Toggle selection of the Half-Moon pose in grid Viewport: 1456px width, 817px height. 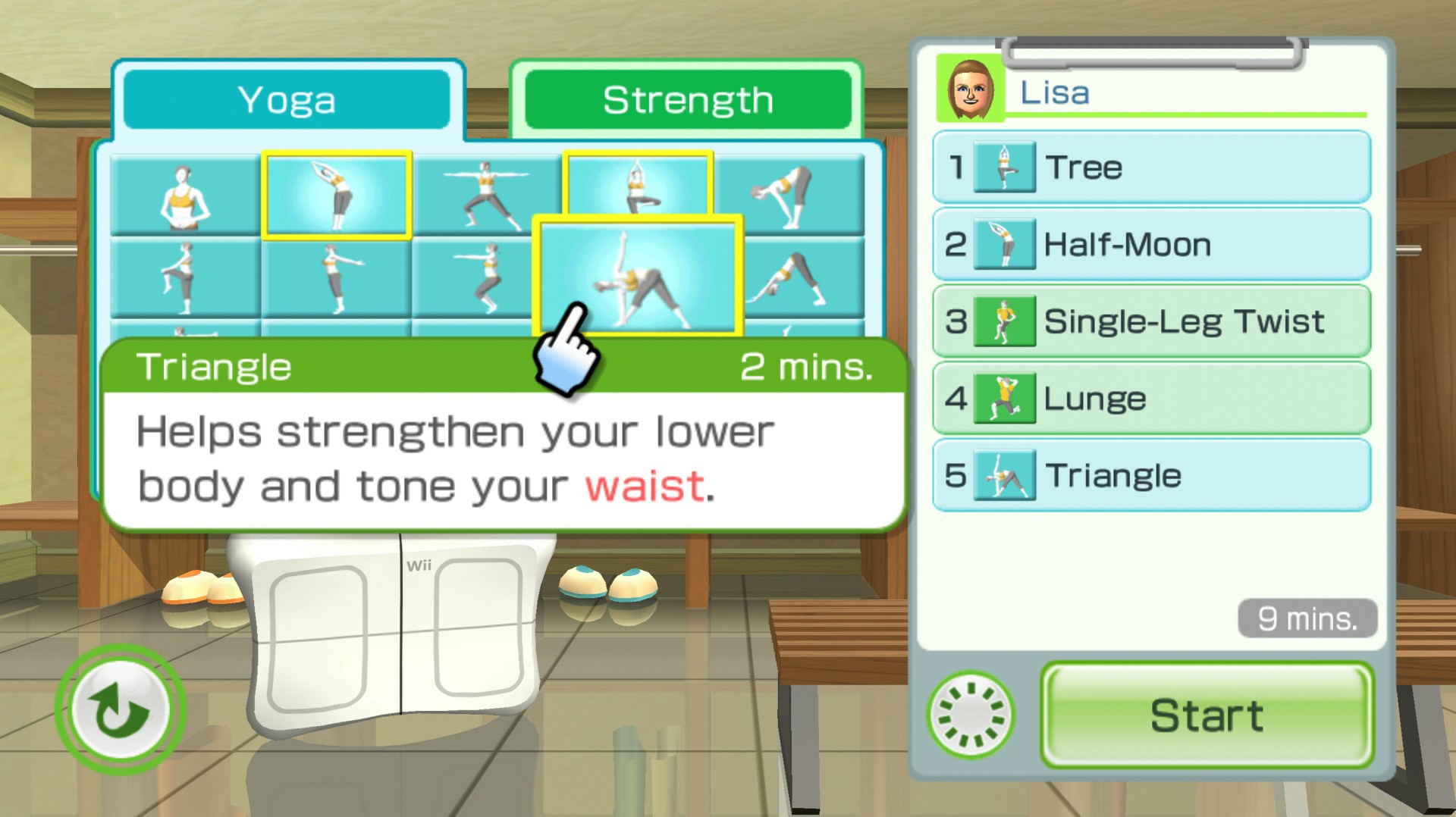[x=336, y=193]
